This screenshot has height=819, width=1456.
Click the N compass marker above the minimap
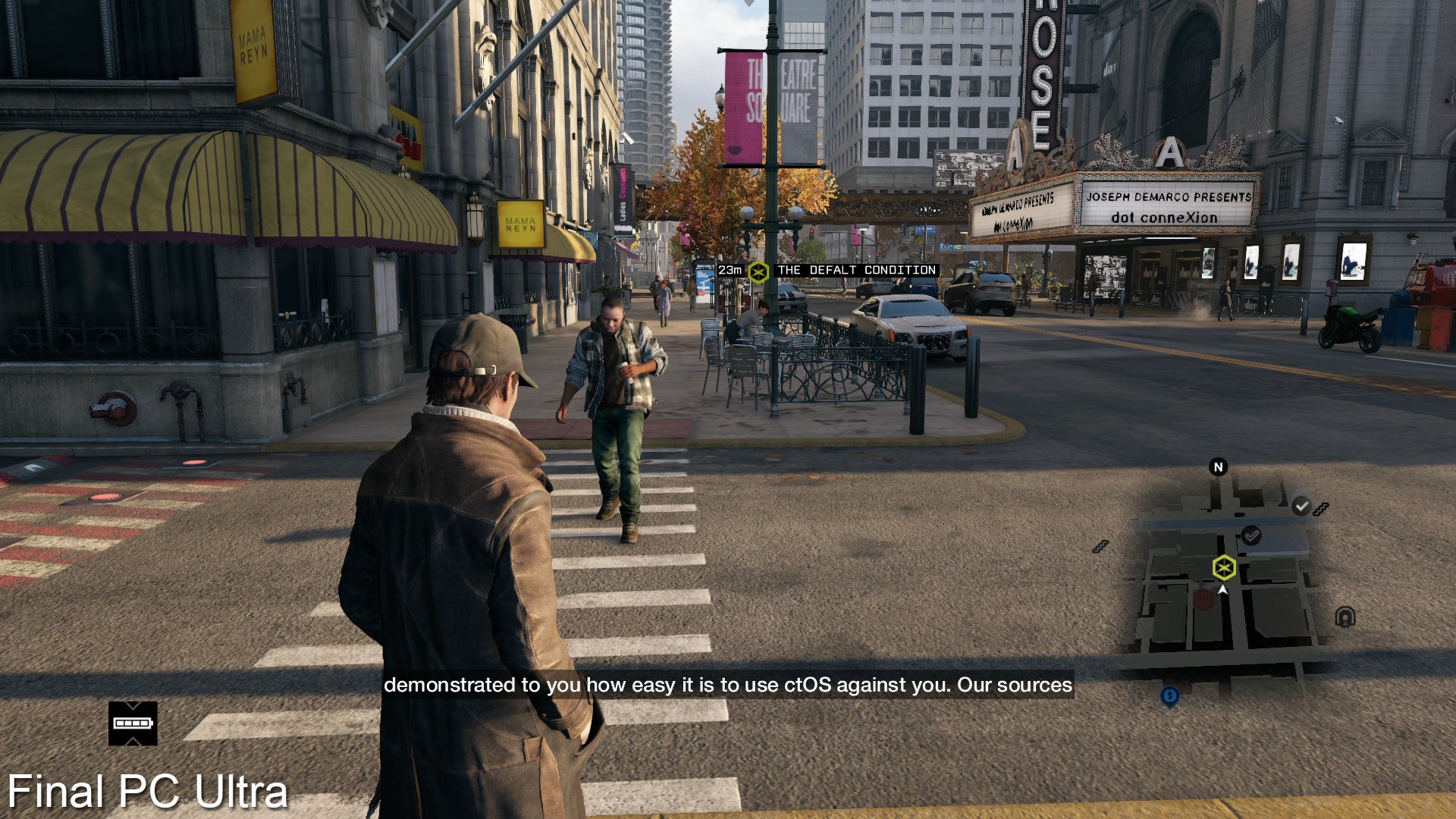tap(1218, 467)
